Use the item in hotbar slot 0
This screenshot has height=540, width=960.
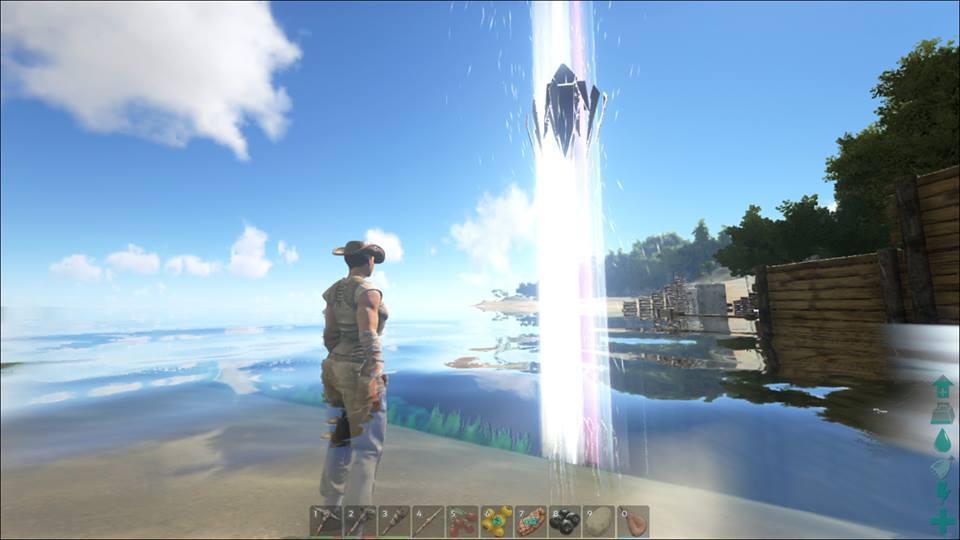click(632, 521)
